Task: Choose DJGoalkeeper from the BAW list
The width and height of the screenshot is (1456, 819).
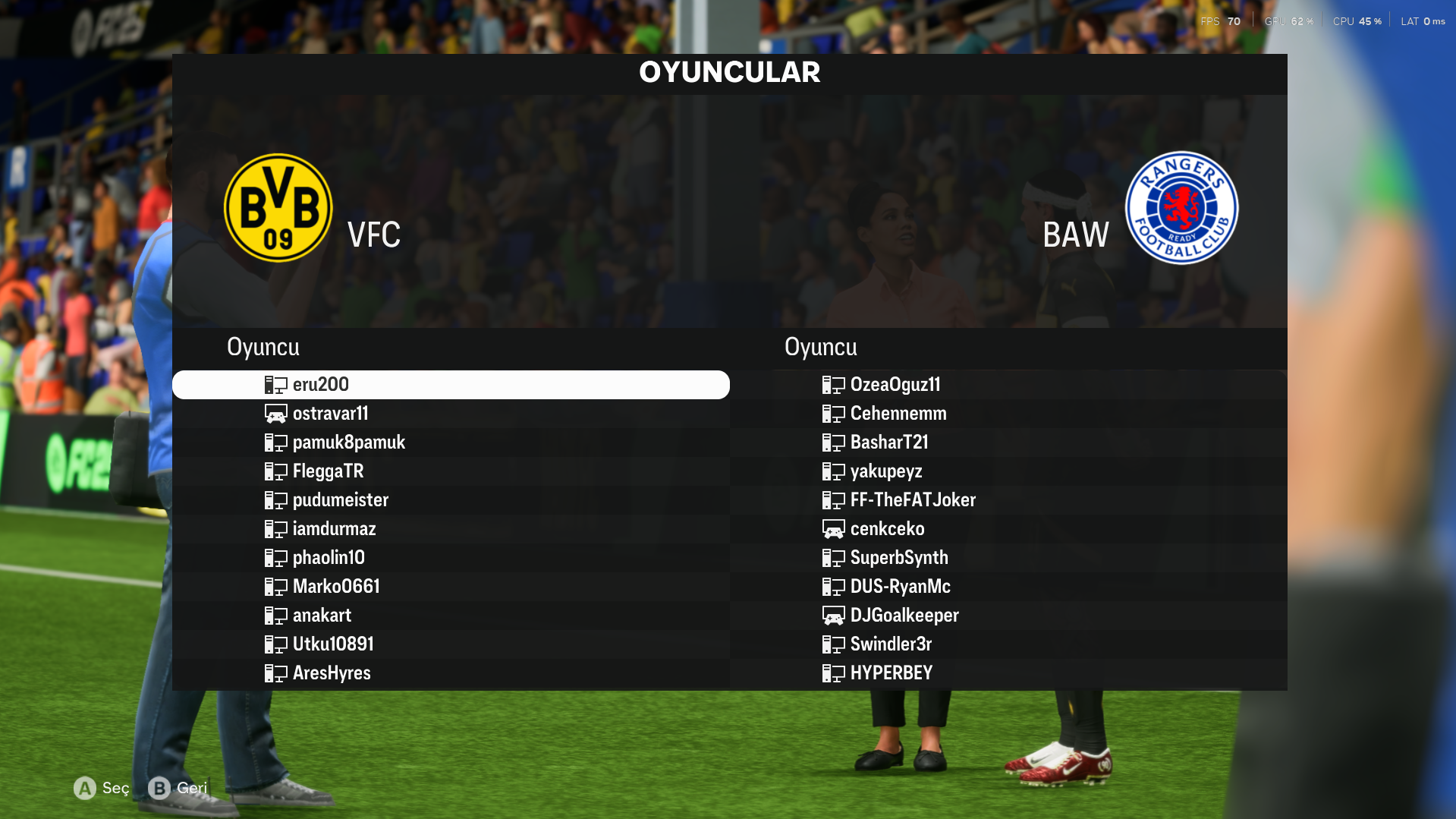Action: pos(904,616)
